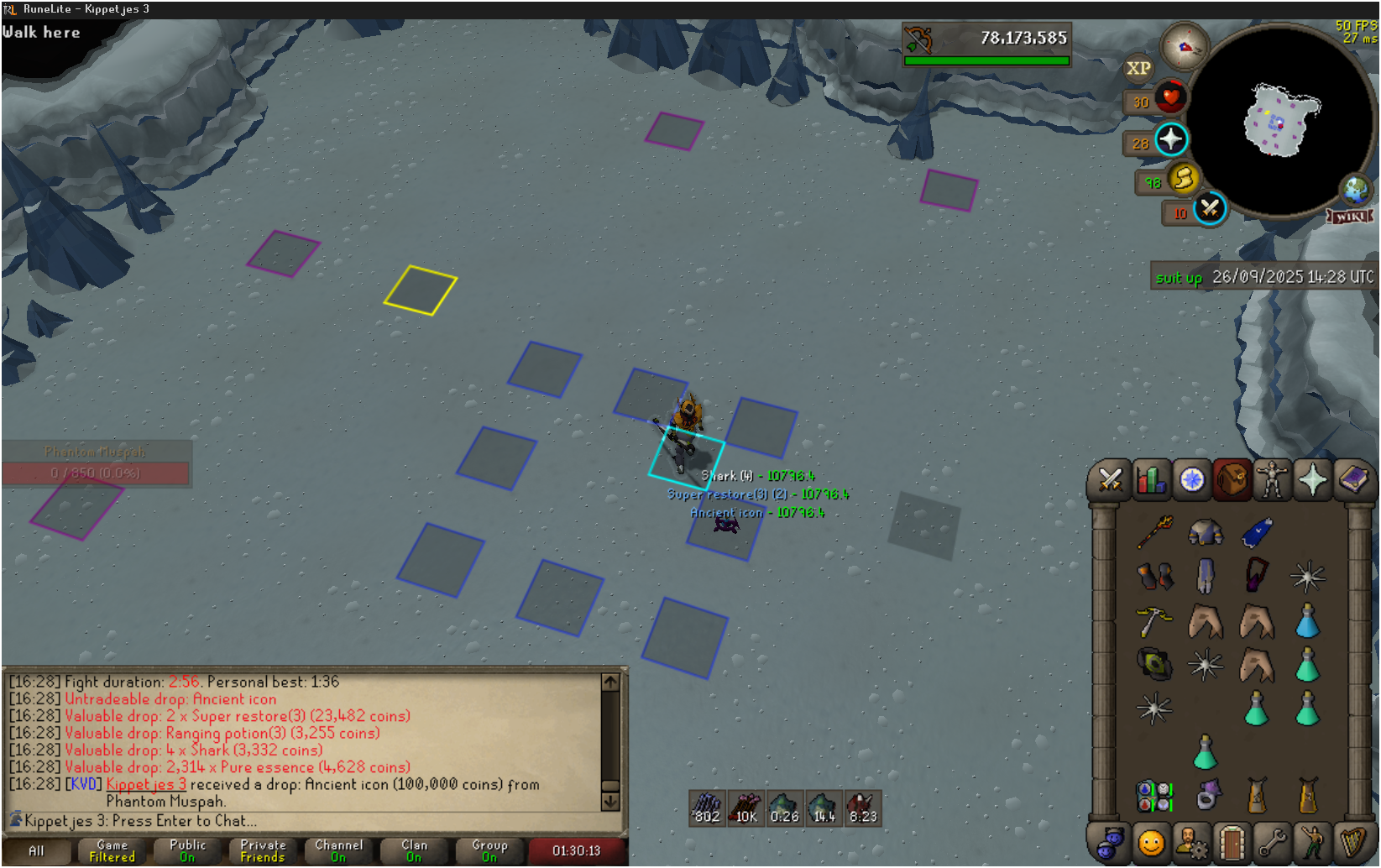Switch to the Skills tab
Image resolution: width=1381 pixels, height=868 pixels.
[x=1151, y=480]
